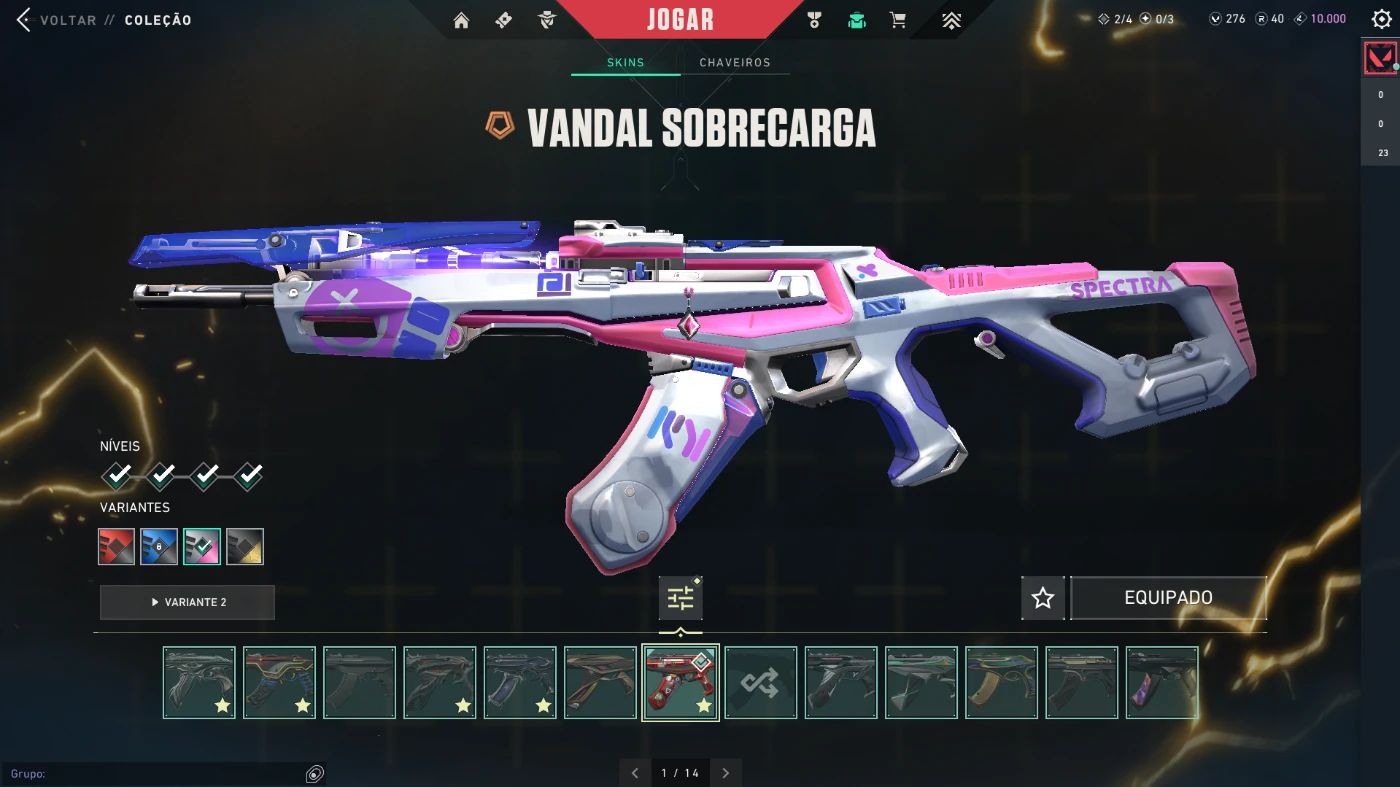Open the skin filter sliders button
Image resolution: width=1400 pixels, height=787 pixels.
(x=680, y=598)
